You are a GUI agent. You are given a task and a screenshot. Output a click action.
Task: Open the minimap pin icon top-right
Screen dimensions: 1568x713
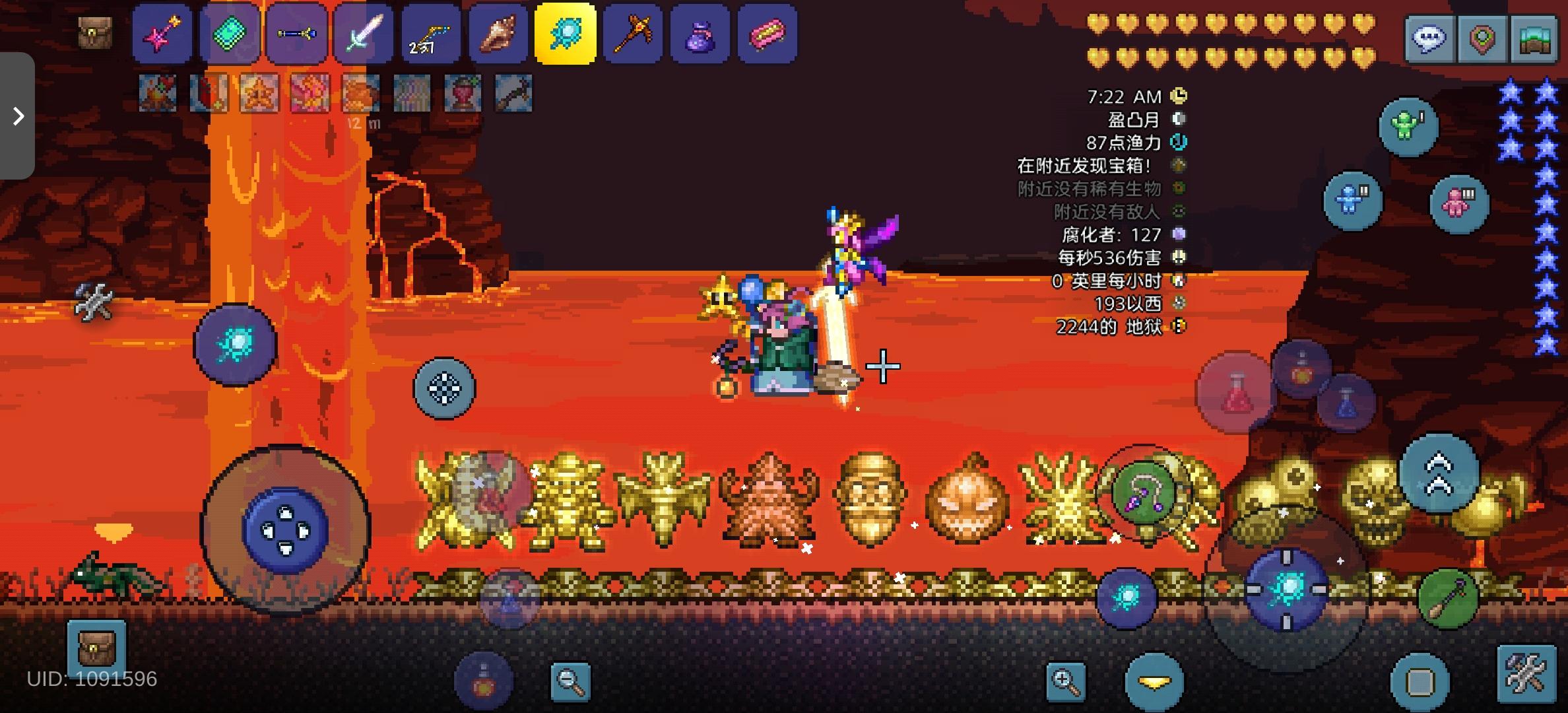[1482, 36]
